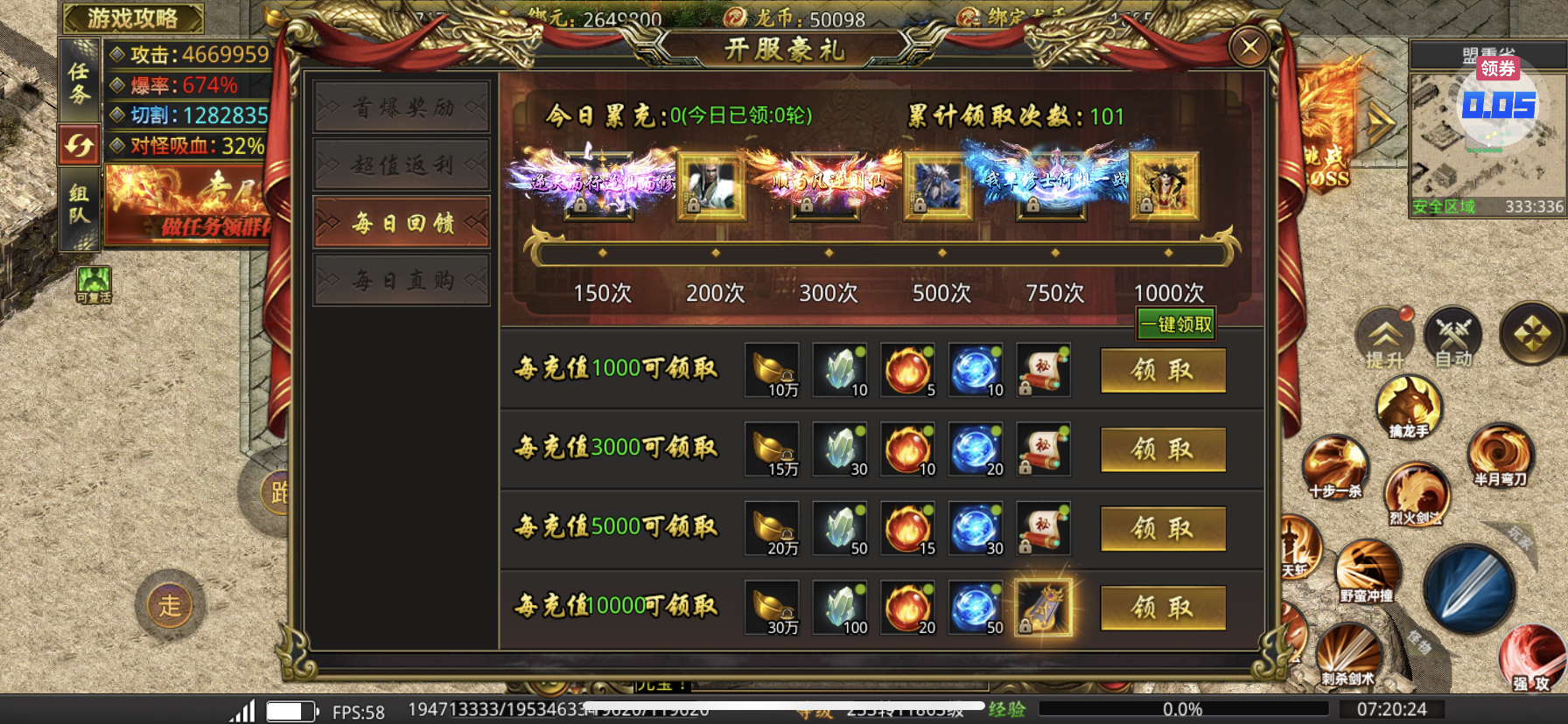Close the 开服豪礼 window

[x=1249, y=47]
